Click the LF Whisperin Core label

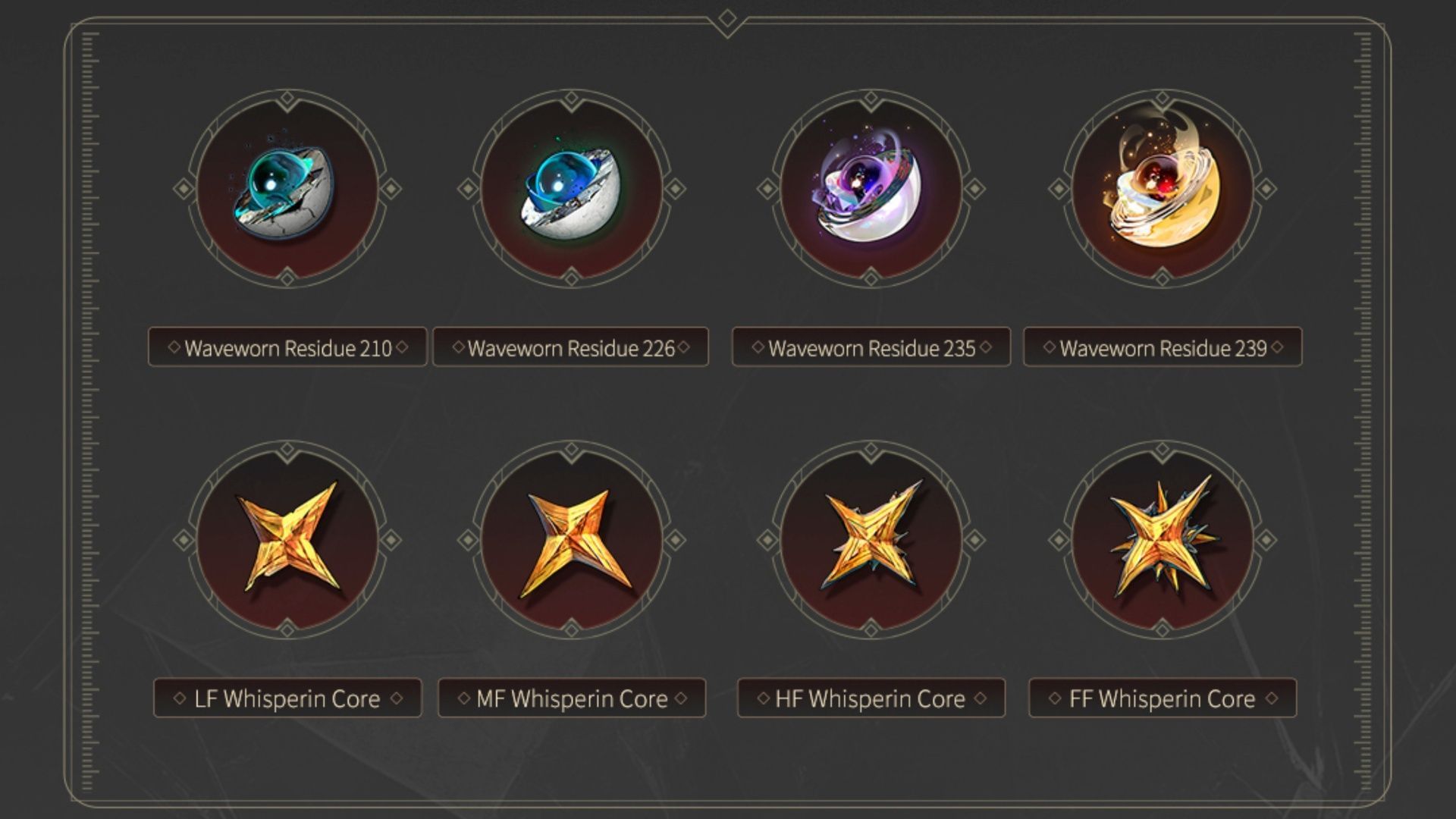[x=288, y=698]
